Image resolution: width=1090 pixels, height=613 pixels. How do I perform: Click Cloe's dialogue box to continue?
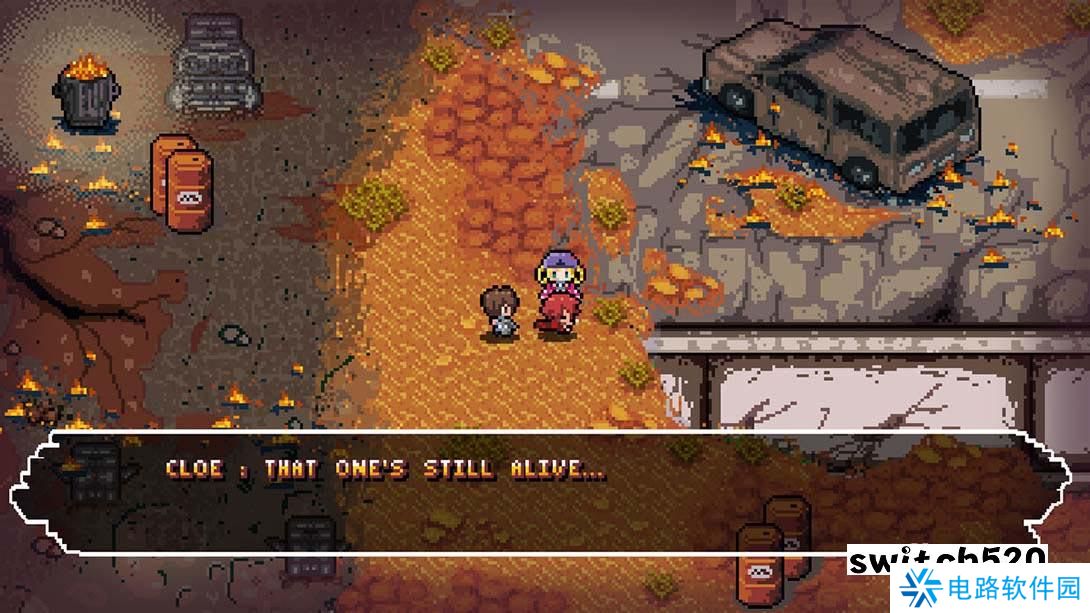tap(540, 492)
